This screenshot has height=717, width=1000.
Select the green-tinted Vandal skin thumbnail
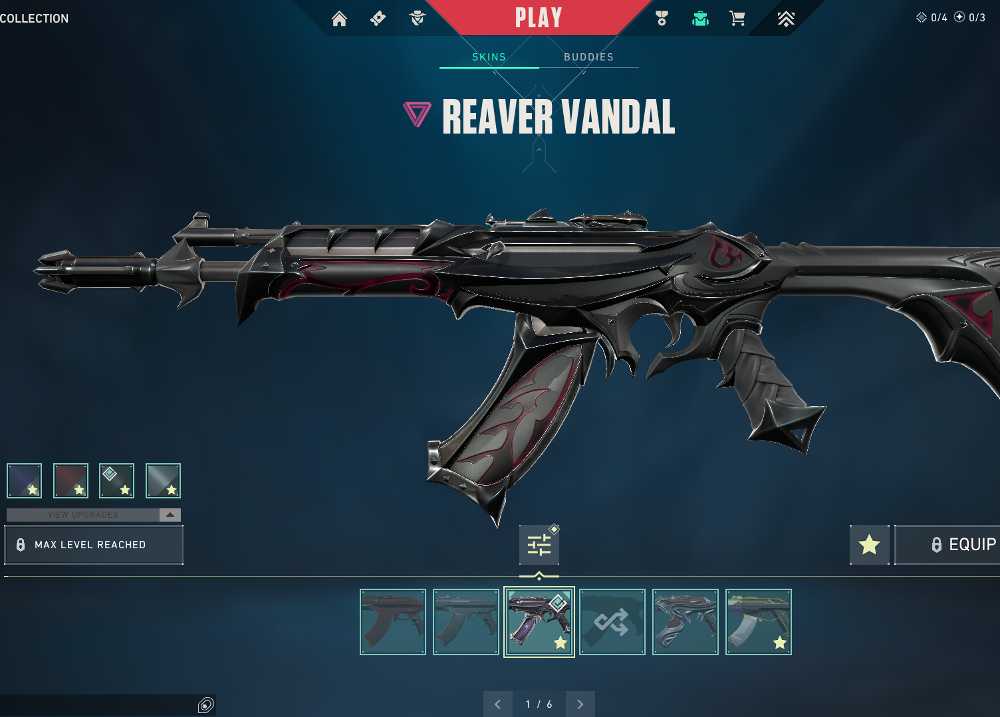[x=758, y=622]
